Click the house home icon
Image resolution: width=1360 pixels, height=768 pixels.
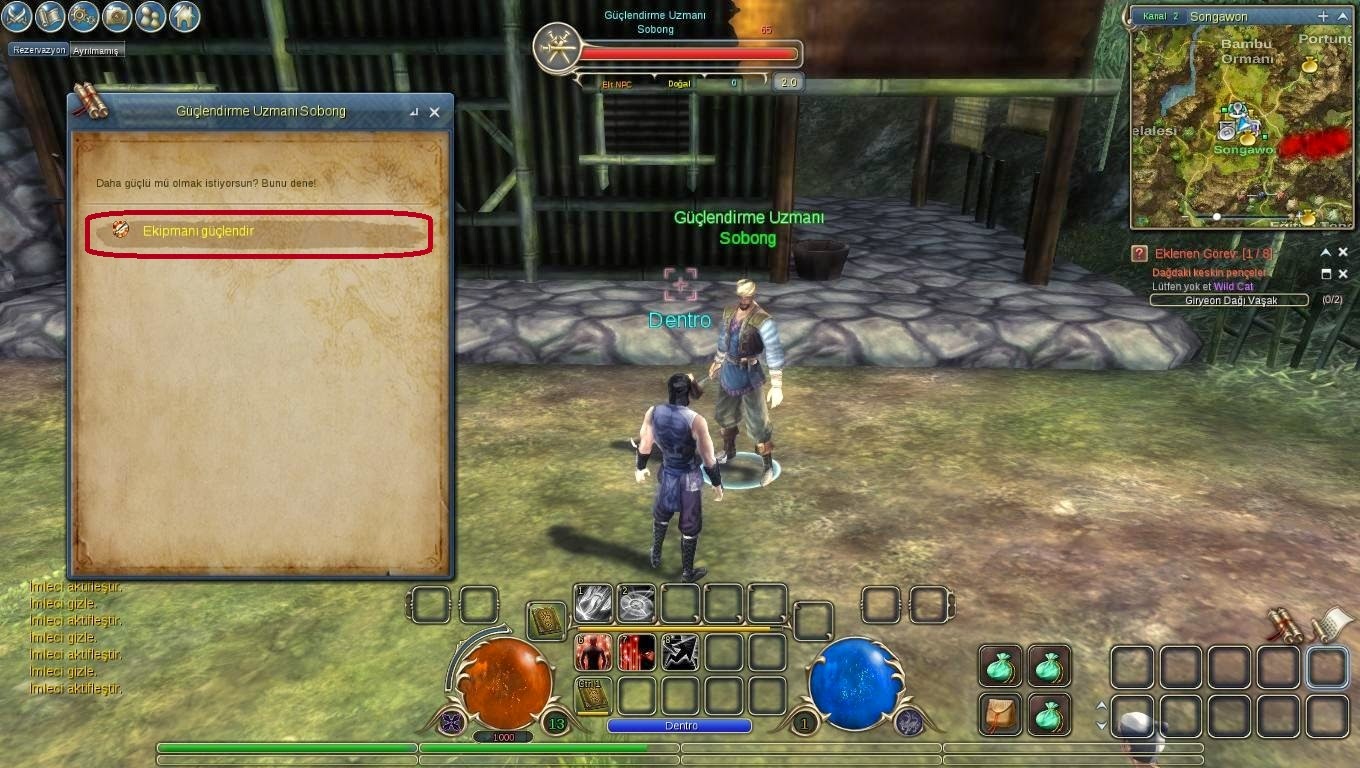pos(183,16)
